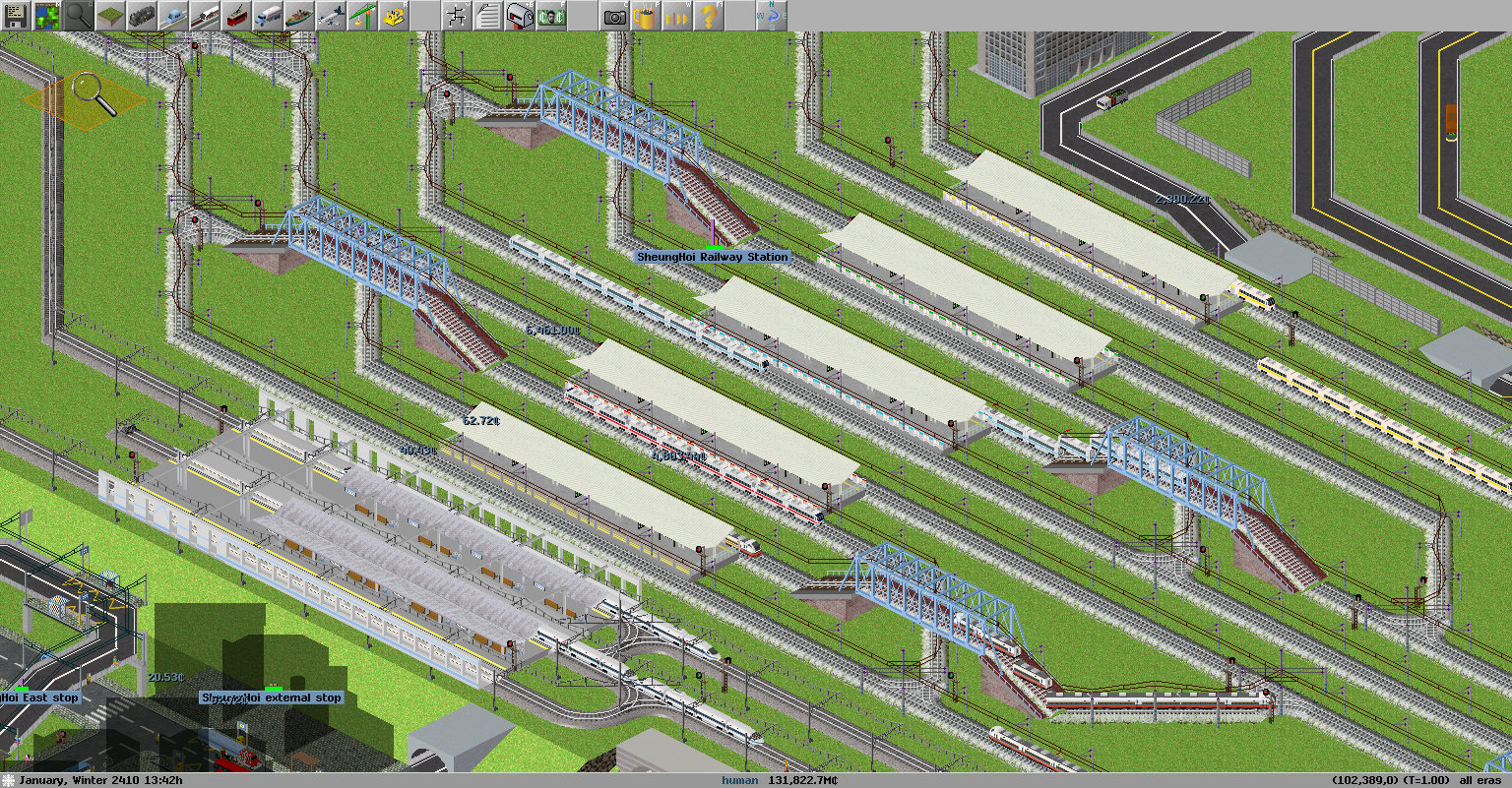Open the airplane airport tools
The image size is (1512, 788).
tap(331, 16)
